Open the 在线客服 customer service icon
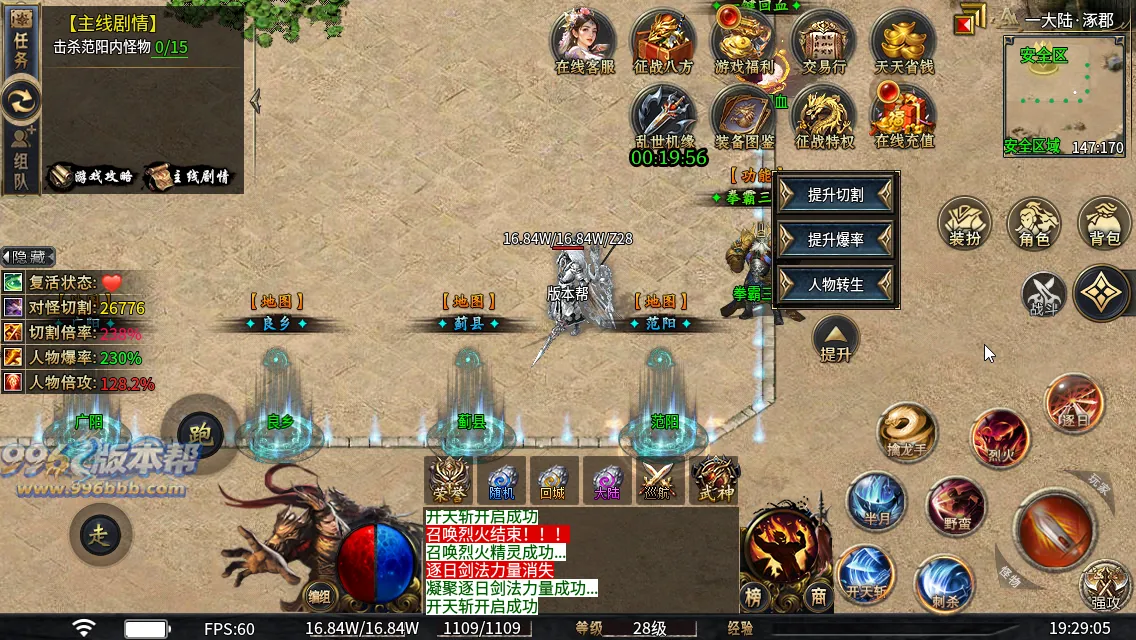 tap(584, 41)
